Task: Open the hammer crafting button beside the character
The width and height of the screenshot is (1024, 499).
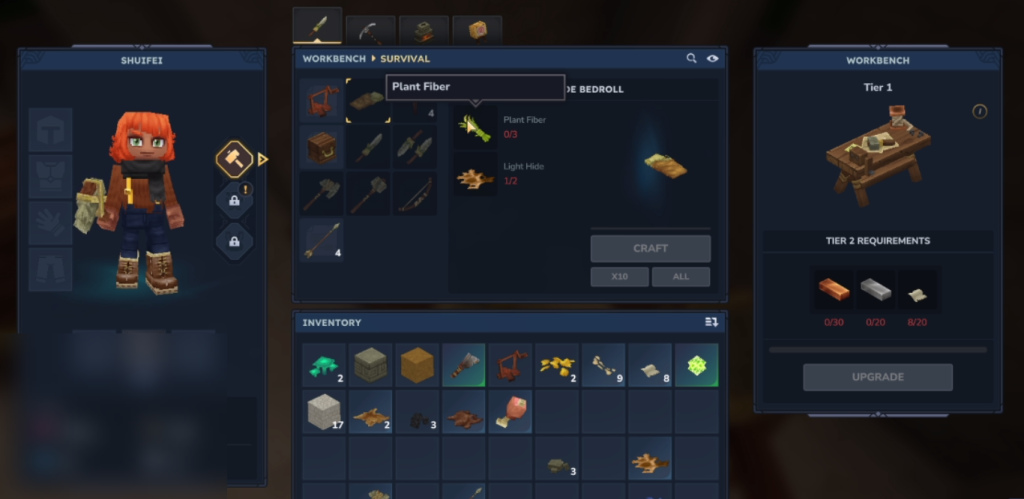Action: (234, 158)
